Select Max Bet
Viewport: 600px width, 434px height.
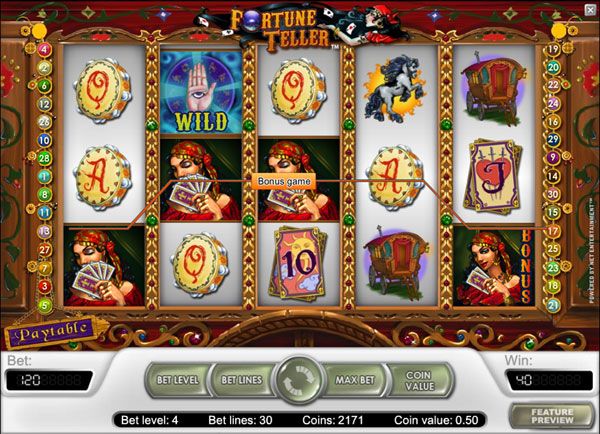click(x=356, y=379)
